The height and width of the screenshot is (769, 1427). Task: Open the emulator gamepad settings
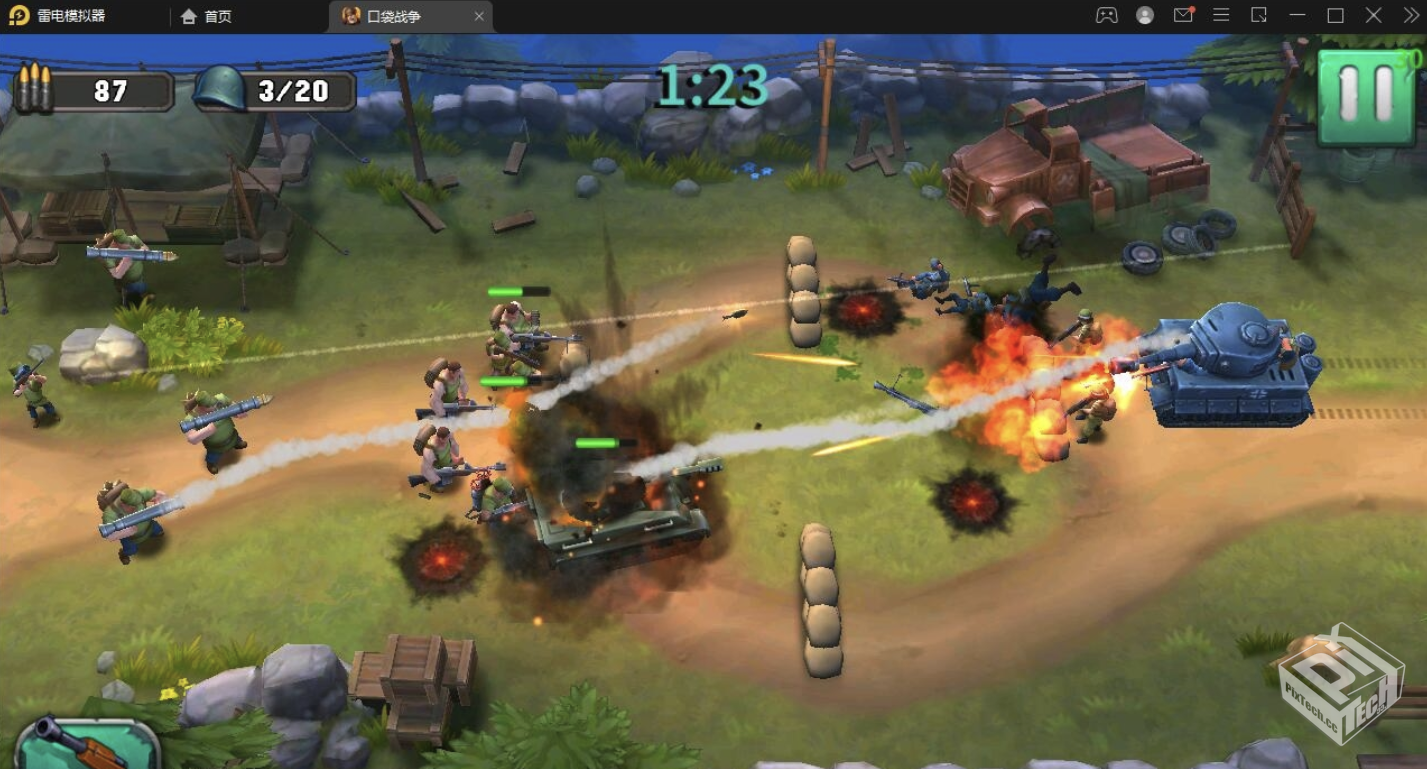[1106, 15]
